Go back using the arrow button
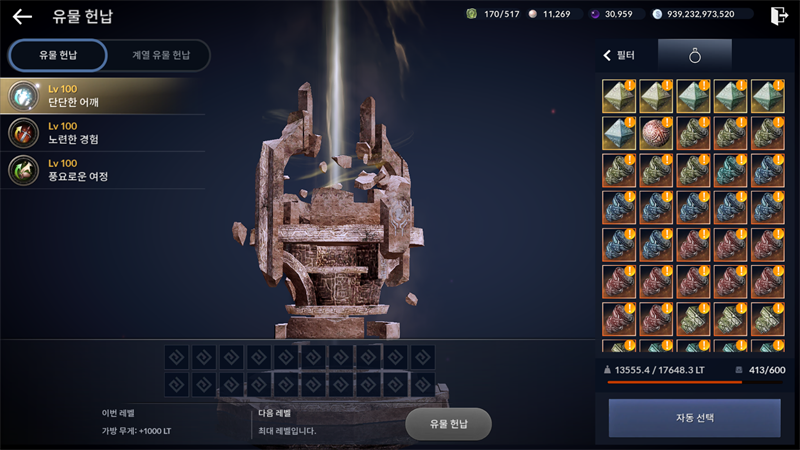 [22, 16]
